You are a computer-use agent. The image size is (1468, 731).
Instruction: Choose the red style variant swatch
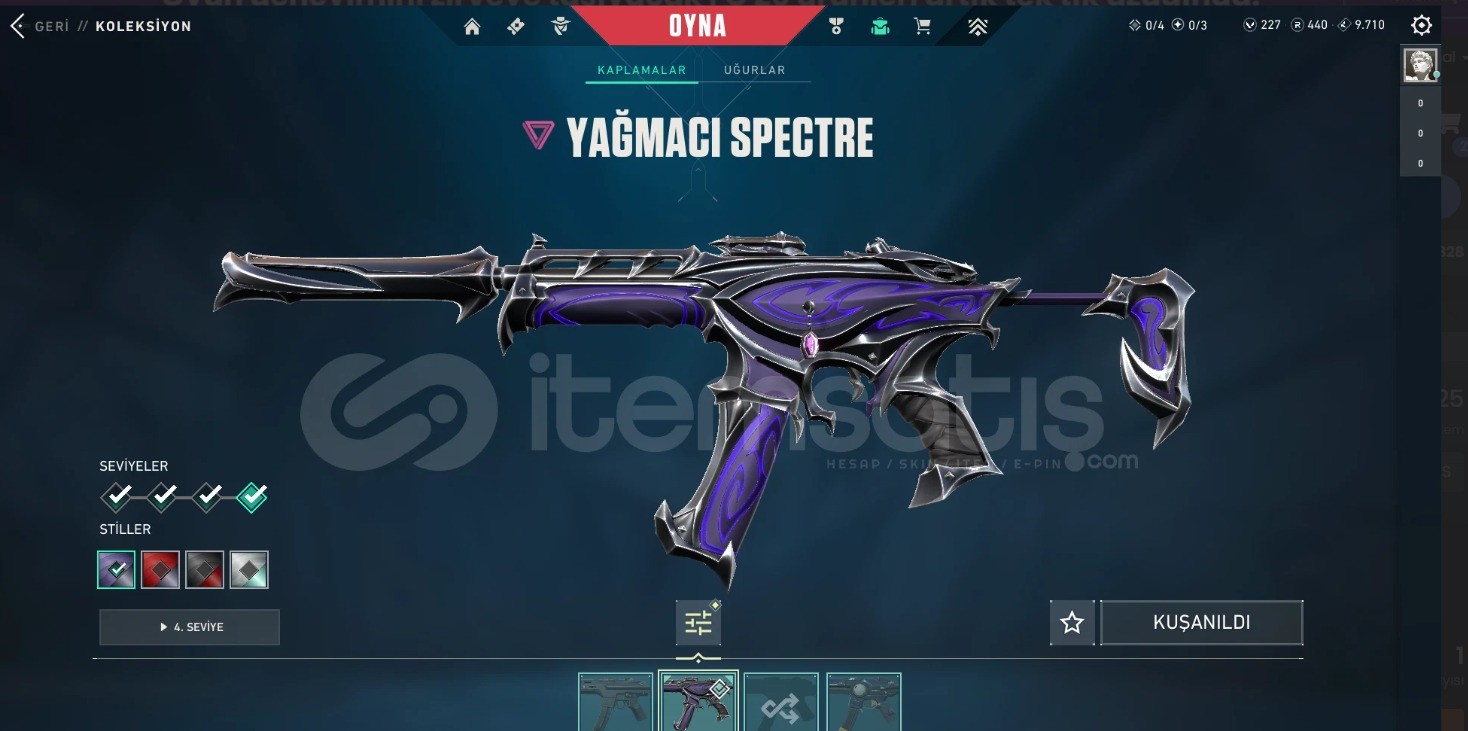click(x=161, y=570)
